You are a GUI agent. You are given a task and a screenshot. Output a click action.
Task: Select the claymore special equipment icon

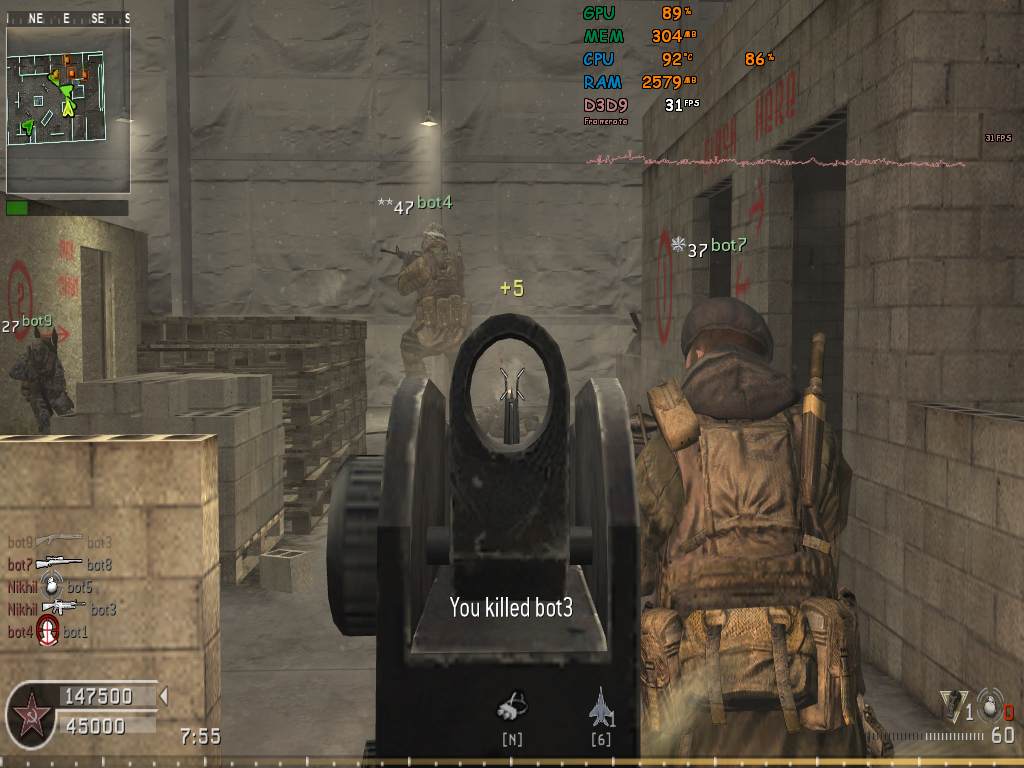coord(954,706)
